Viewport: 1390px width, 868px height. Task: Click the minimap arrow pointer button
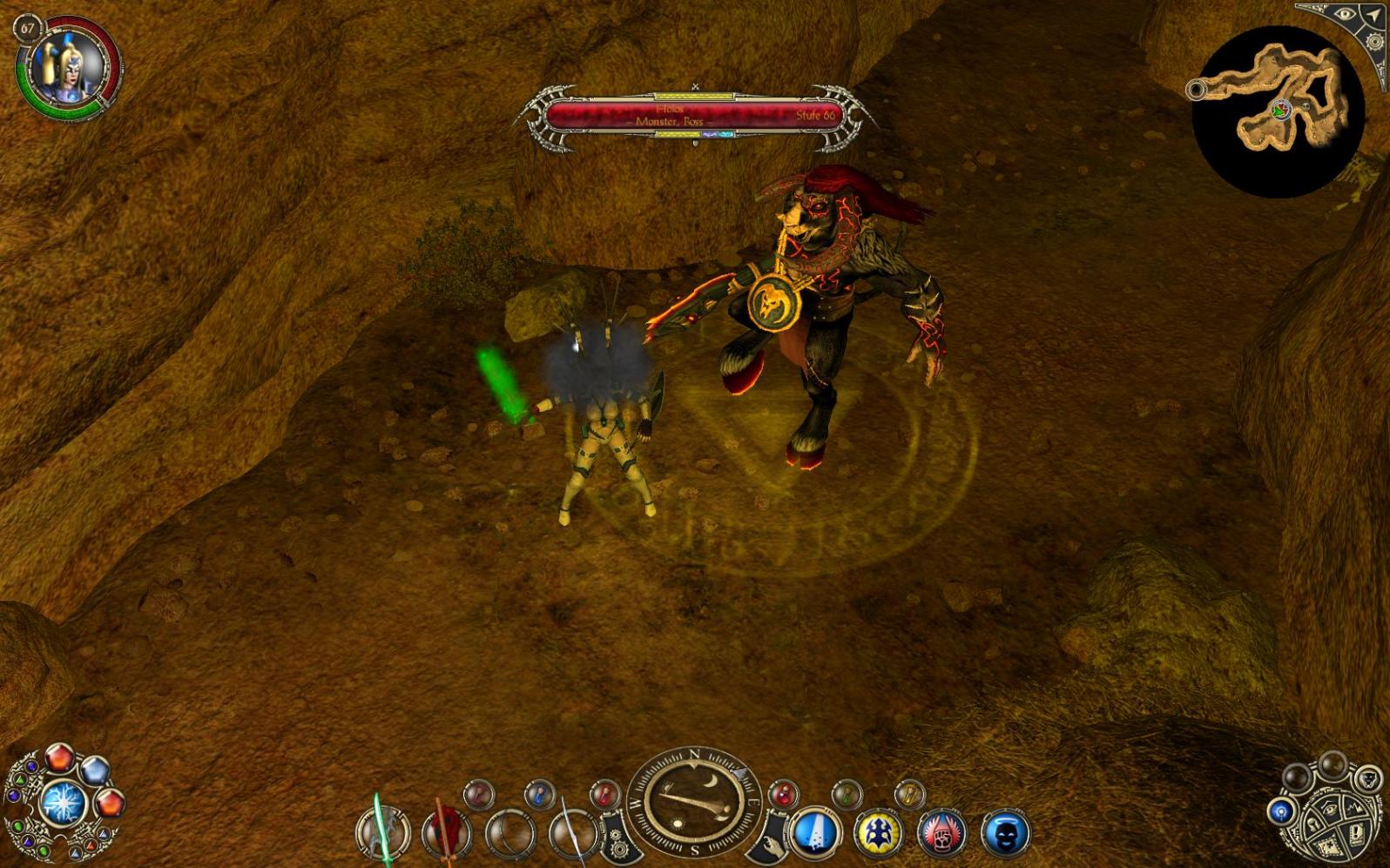(1373, 15)
